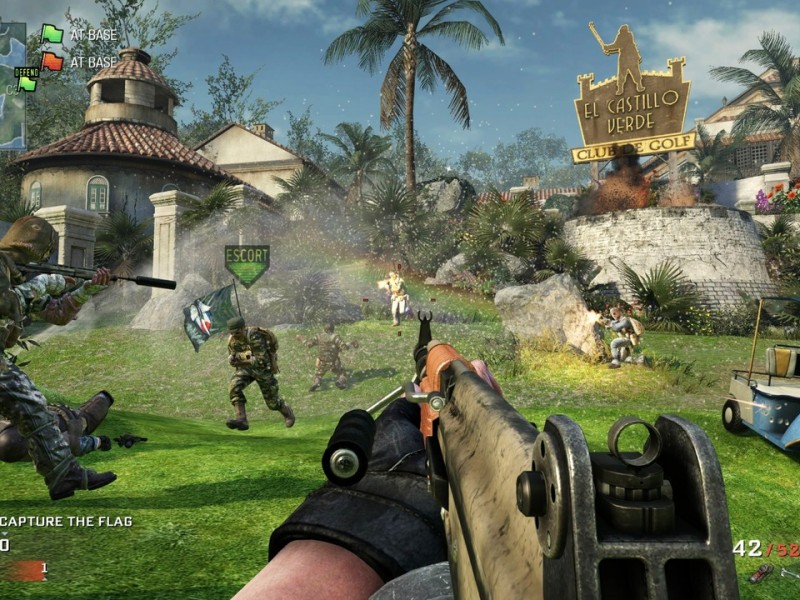This screenshot has height=600, width=800.
Task: Click the Capture the Flag mode label
Action: [x=66, y=521]
